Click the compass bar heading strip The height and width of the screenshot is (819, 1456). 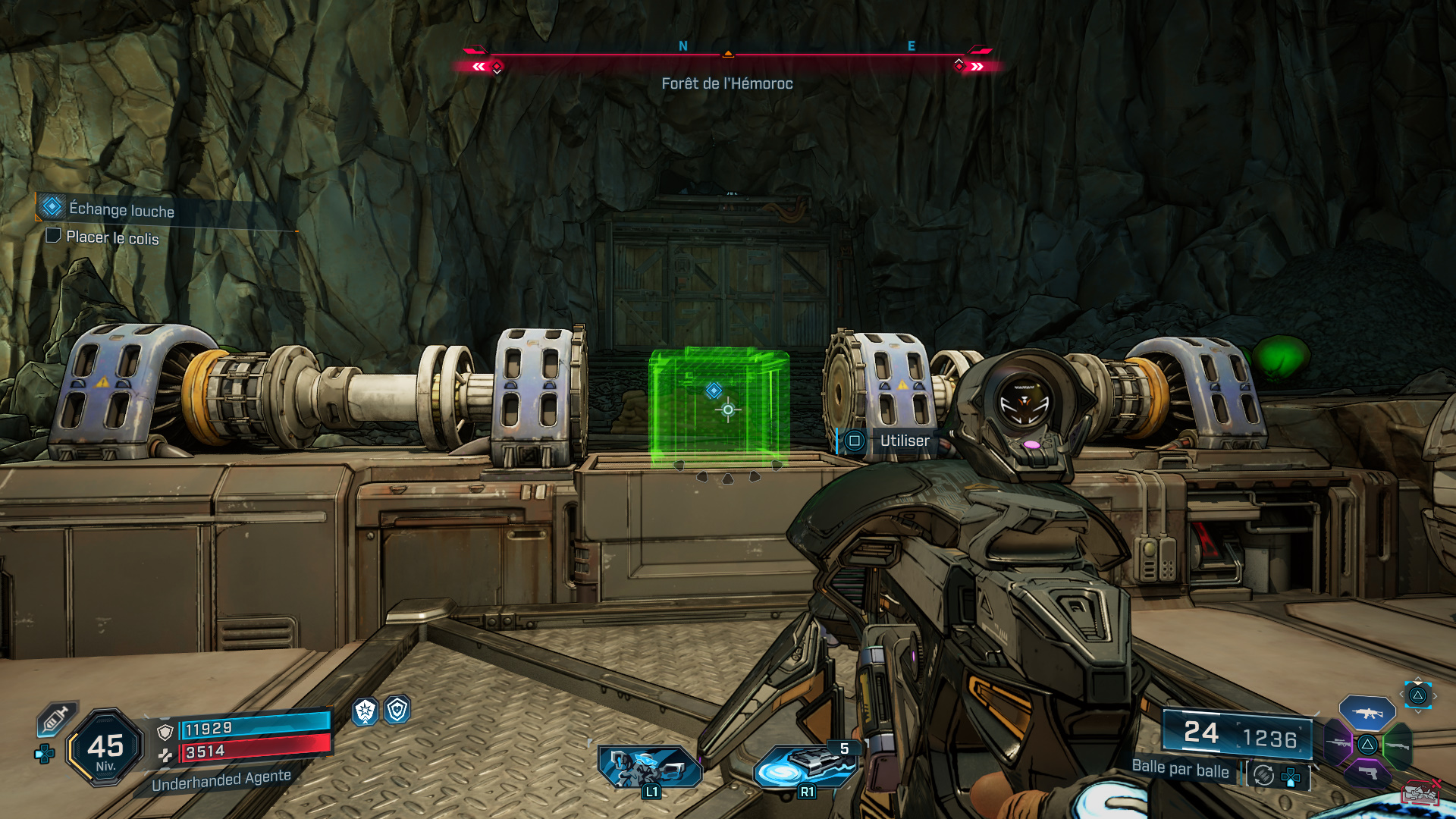coord(727,55)
